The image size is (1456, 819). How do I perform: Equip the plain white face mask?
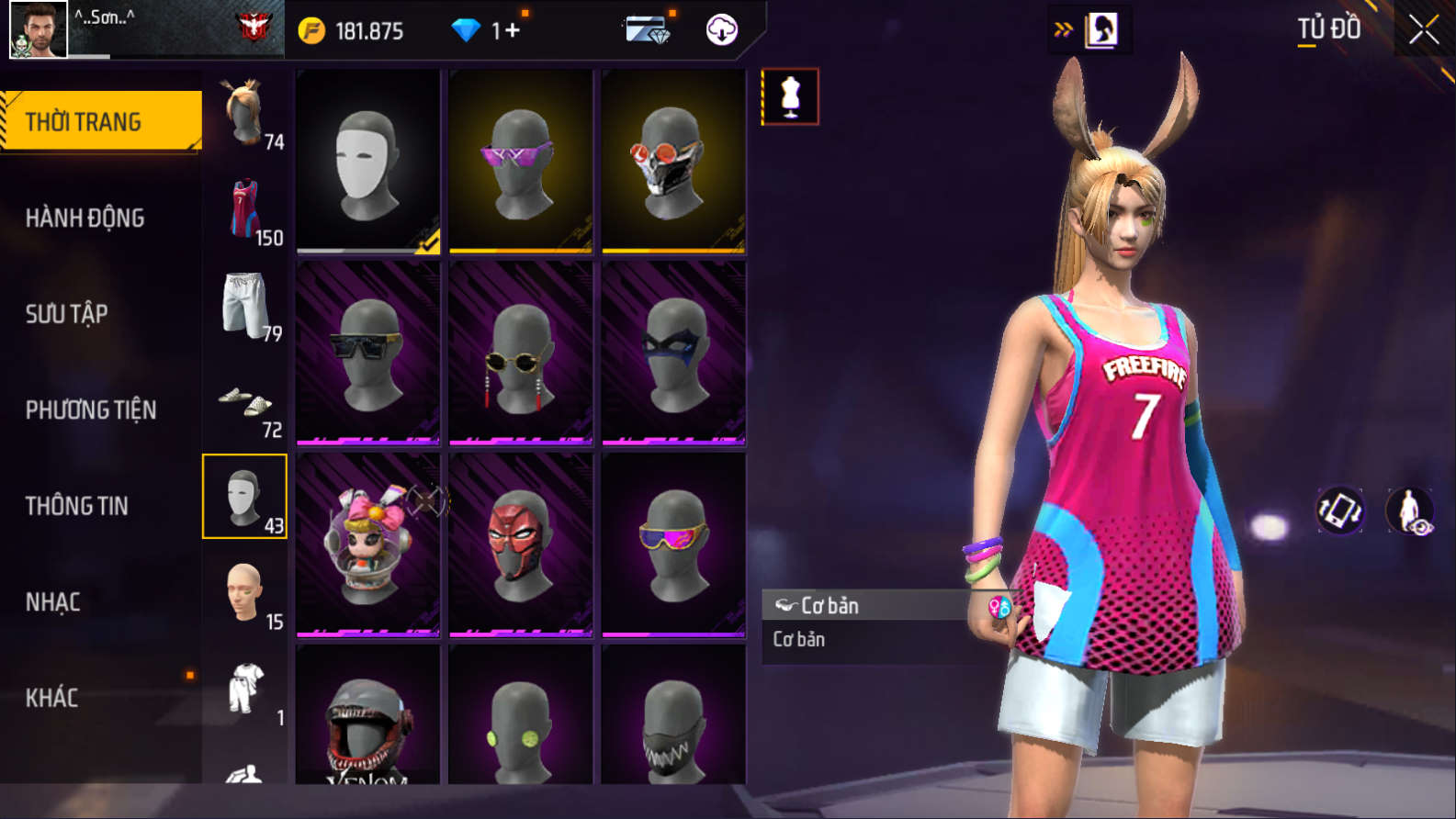(367, 162)
